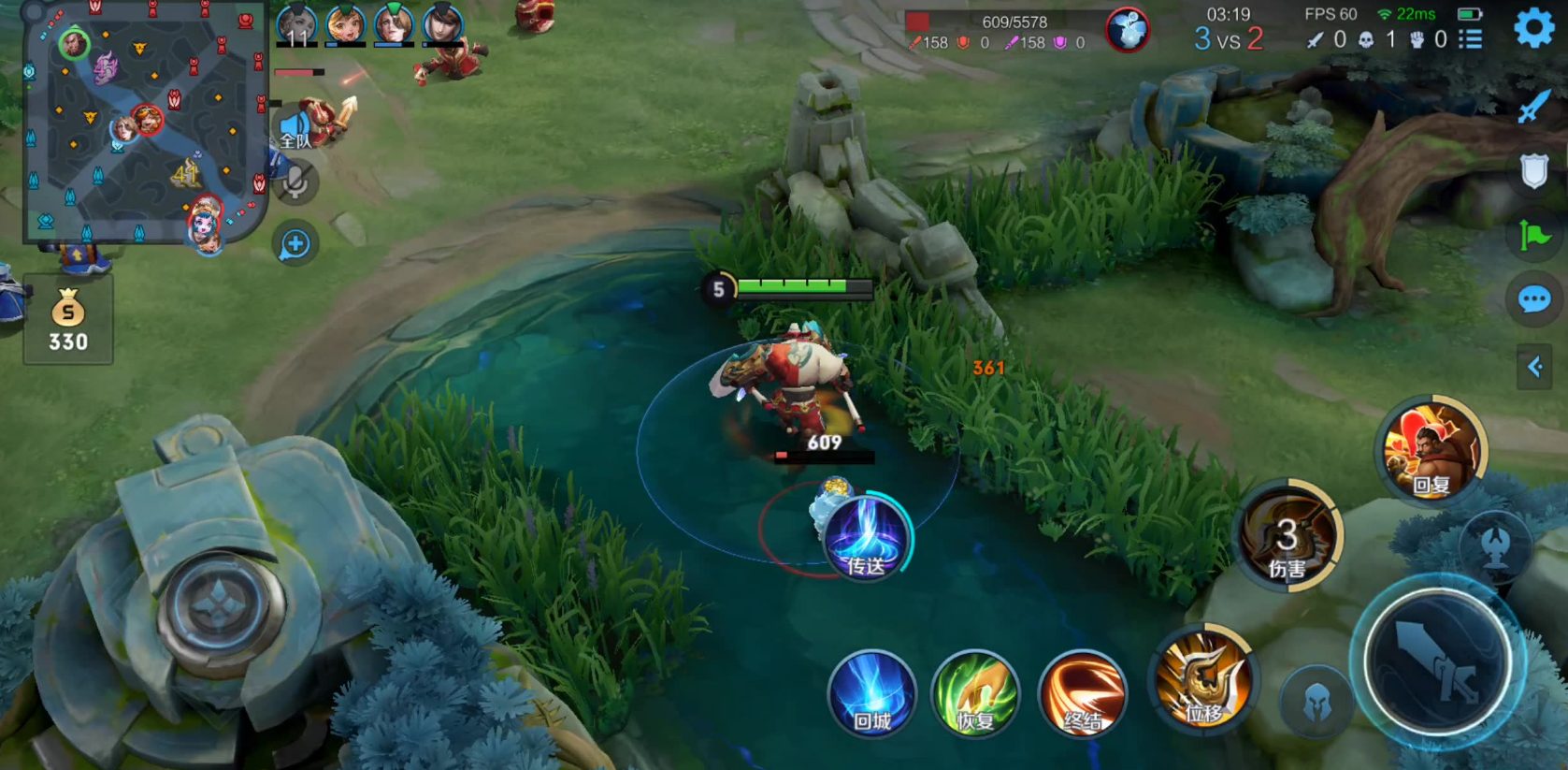Toggle the 全队 team speaker channel
1568x770 pixels.
point(295,130)
